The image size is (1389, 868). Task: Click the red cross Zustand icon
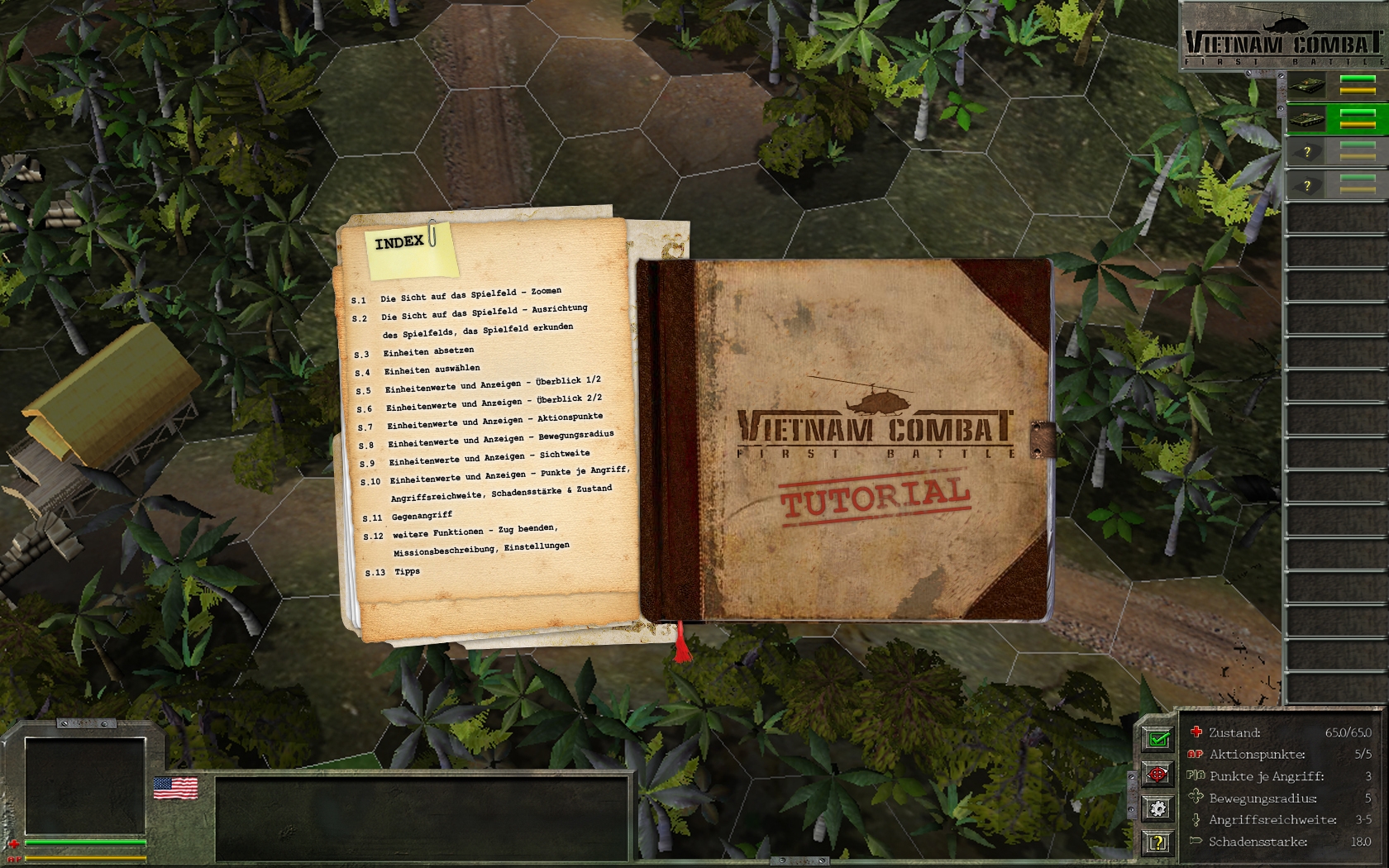click(x=1194, y=732)
